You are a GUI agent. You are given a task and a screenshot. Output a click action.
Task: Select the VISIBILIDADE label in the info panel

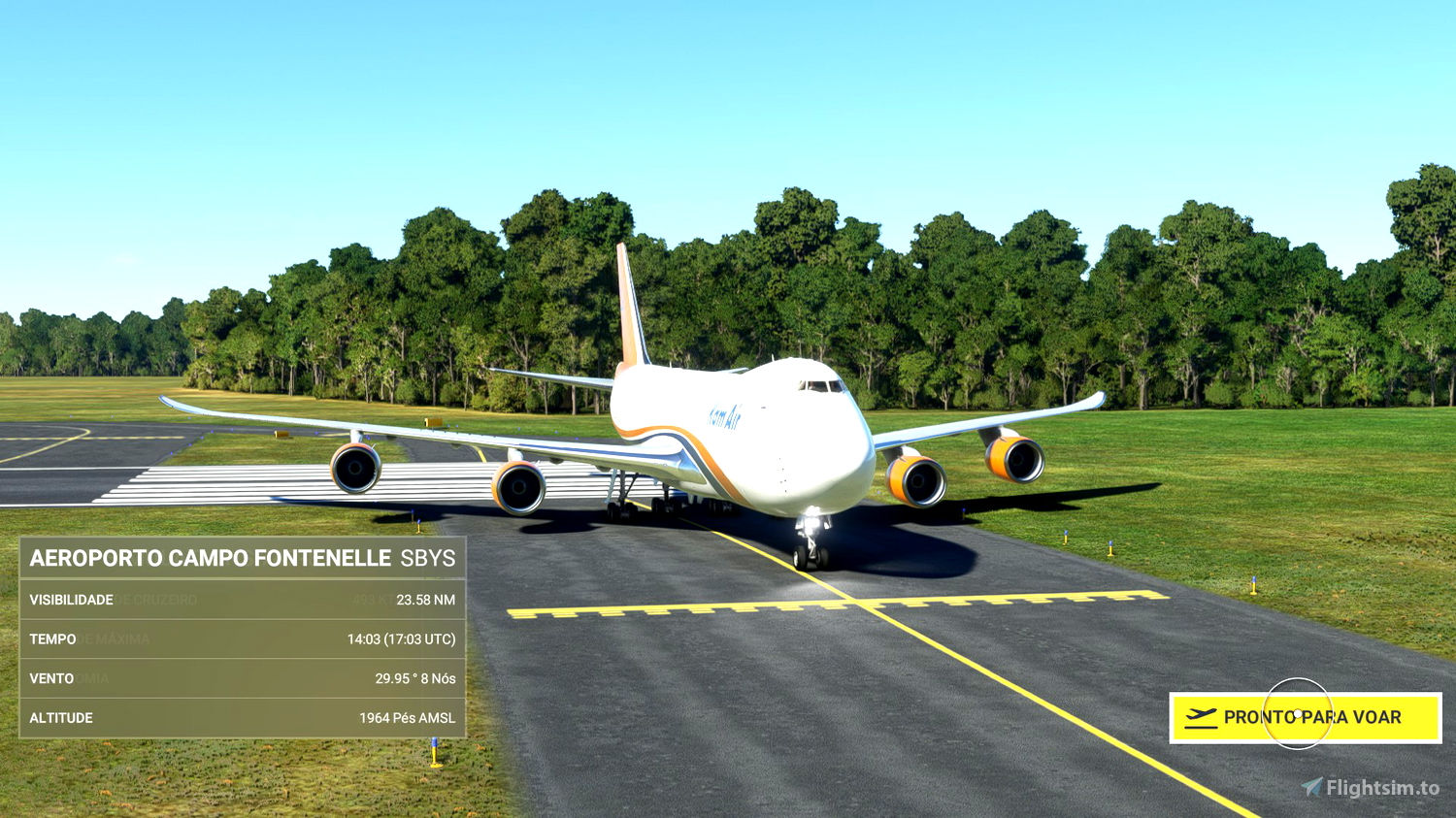point(73,601)
